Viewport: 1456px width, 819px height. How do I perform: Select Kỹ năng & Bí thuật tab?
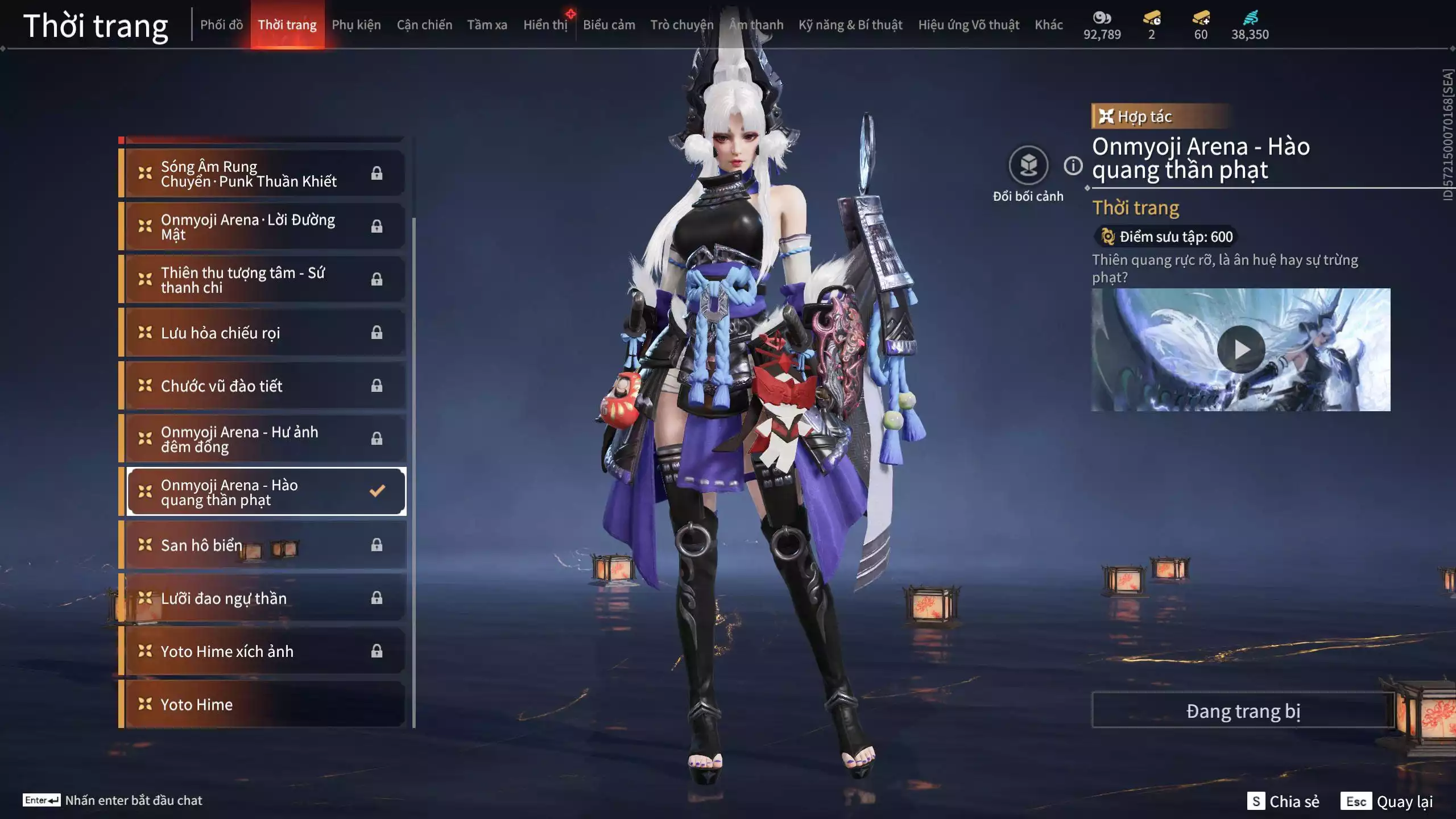point(850,25)
